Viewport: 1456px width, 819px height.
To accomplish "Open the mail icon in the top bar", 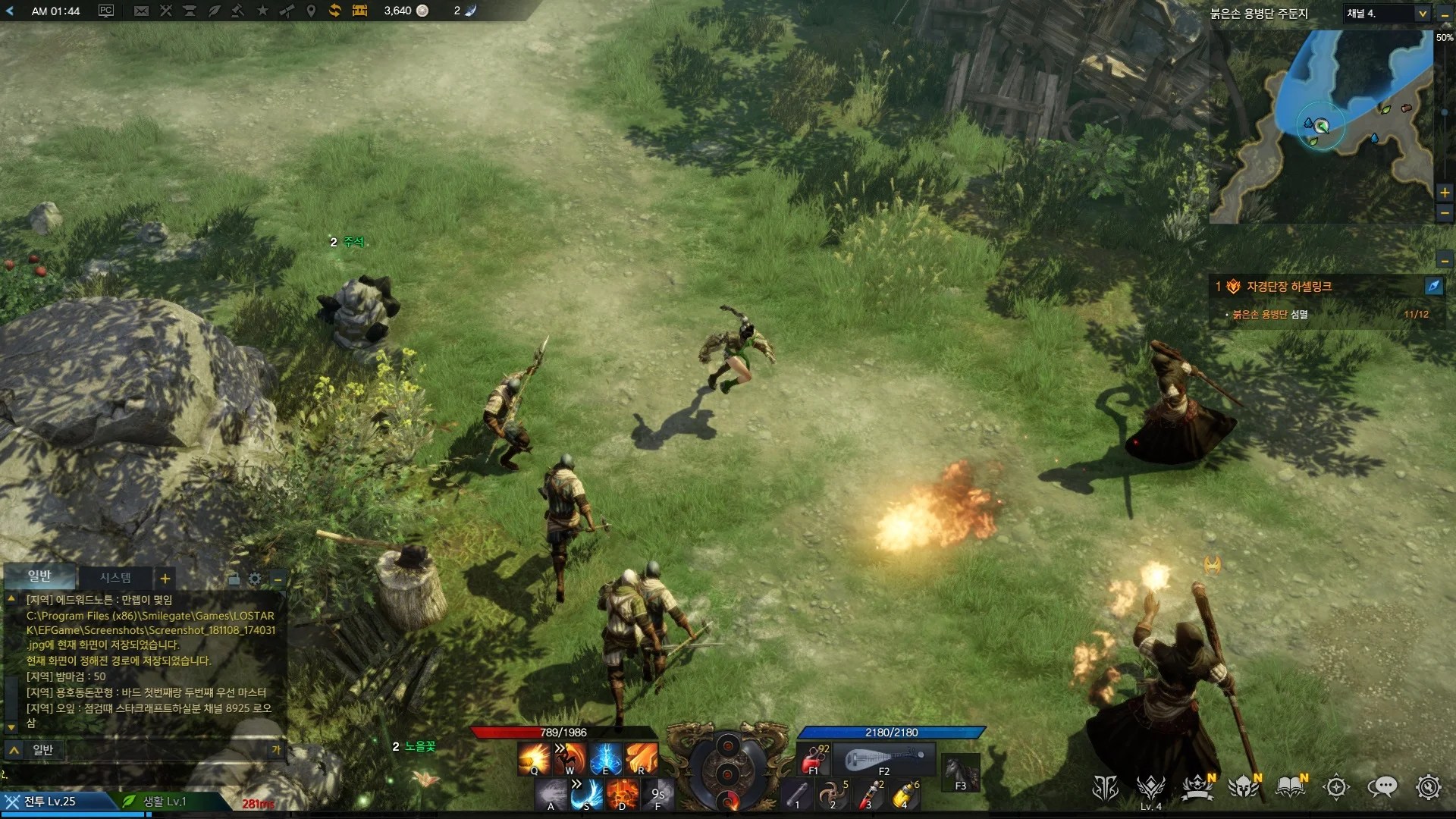I will click(x=143, y=11).
